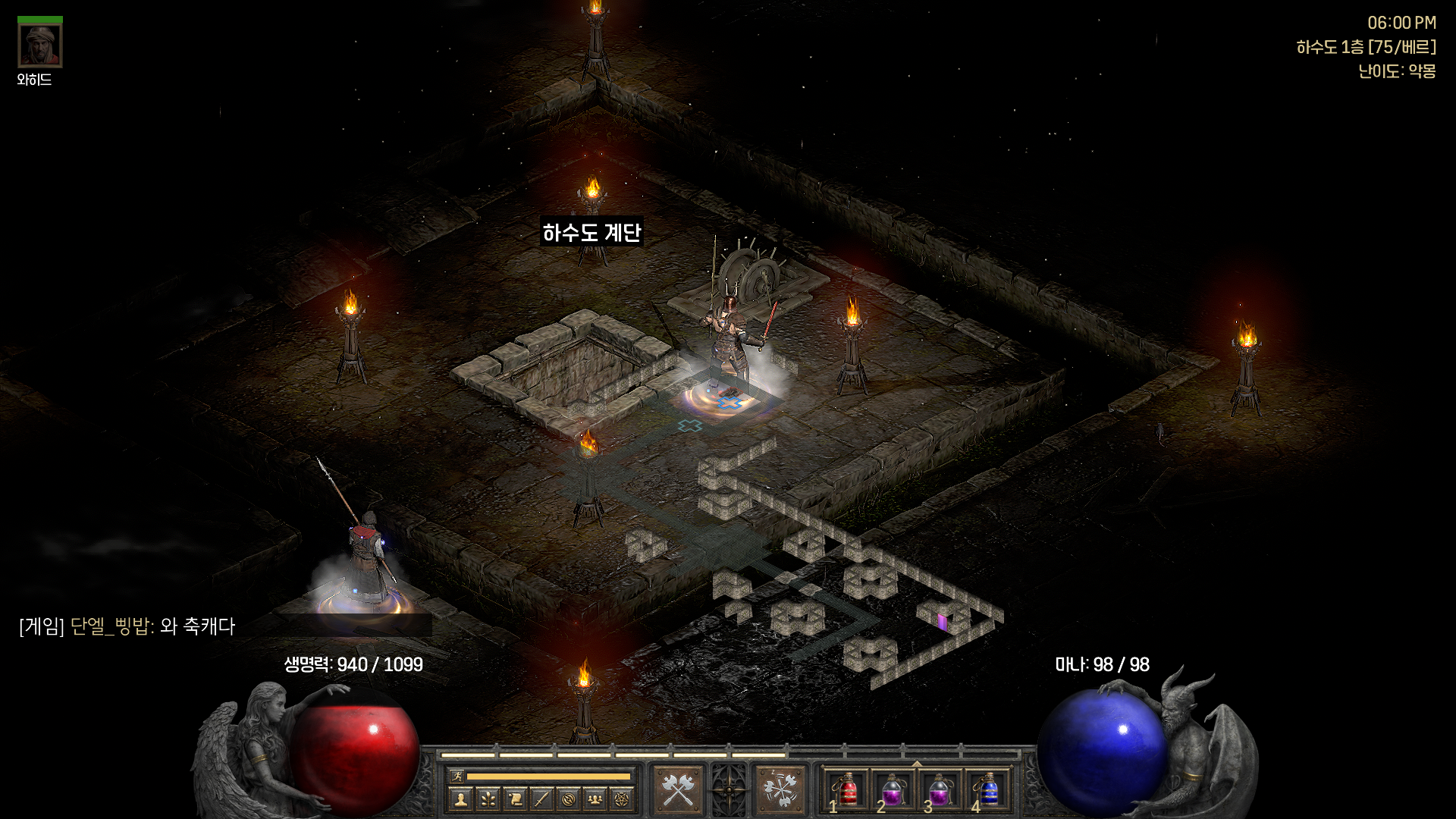Viewport: 1456px width, 819px height.
Task: Open the quest log scroll button
Action: tap(515, 799)
